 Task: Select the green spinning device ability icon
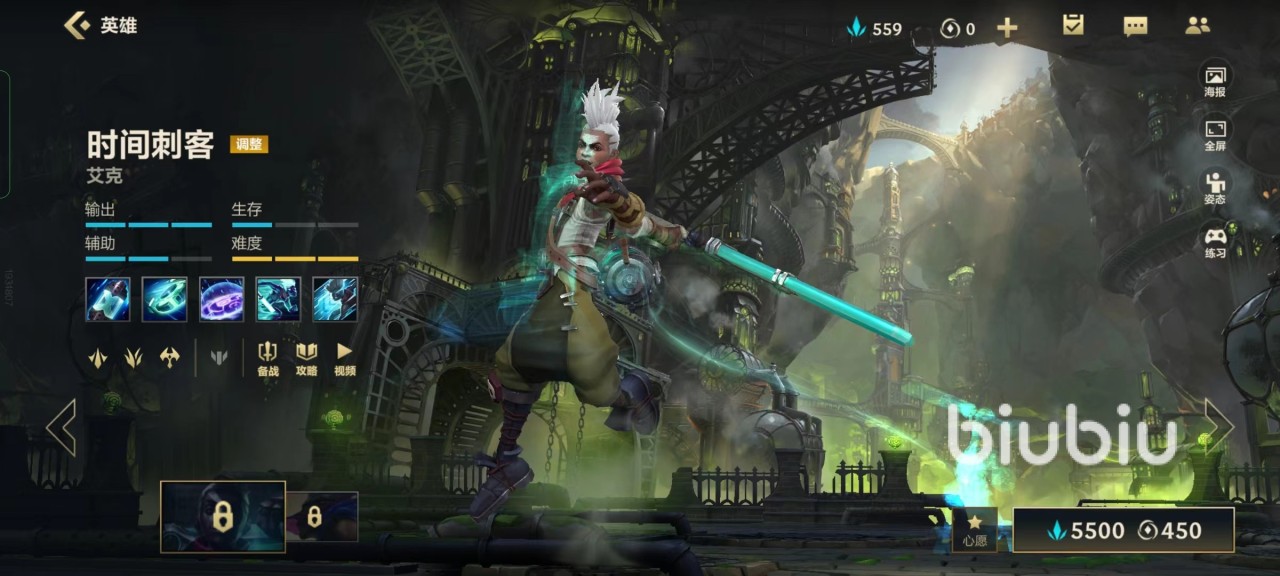click(x=164, y=299)
